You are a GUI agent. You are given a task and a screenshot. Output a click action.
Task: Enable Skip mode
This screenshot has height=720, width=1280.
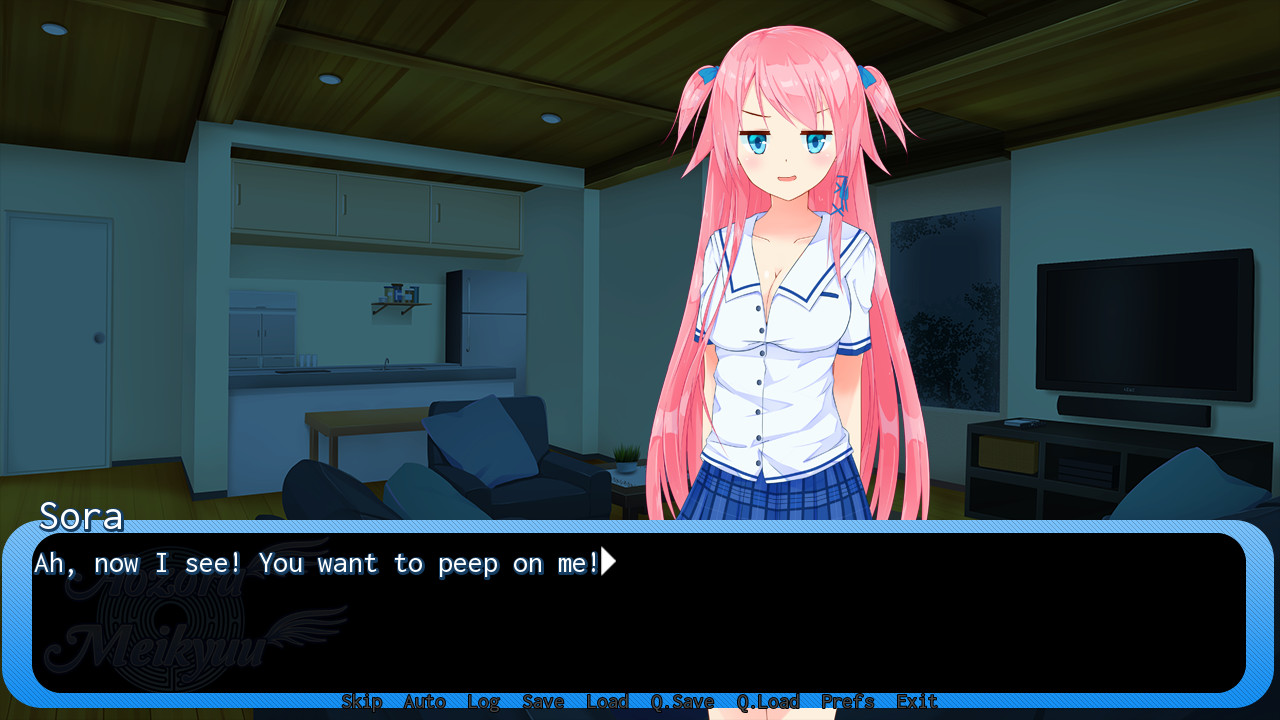(362, 701)
